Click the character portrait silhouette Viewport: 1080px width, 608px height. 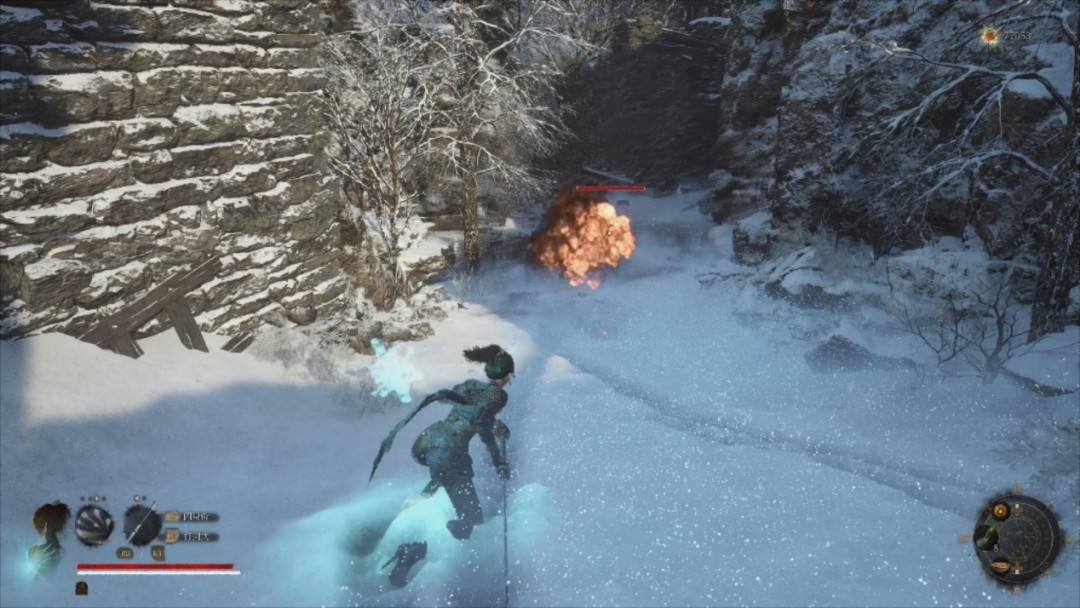tap(48, 535)
